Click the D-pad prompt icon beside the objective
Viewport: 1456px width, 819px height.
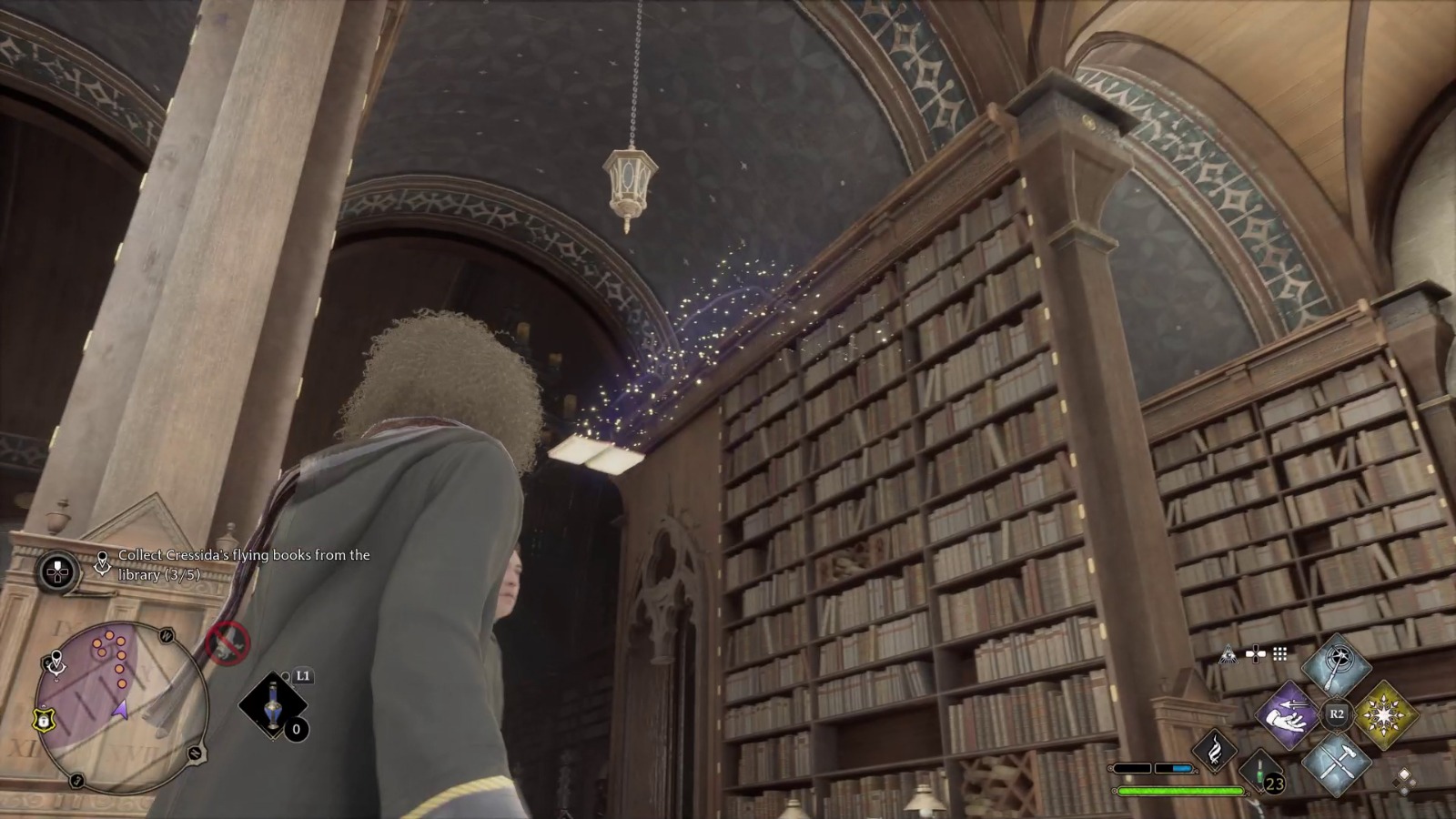pos(56,571)
